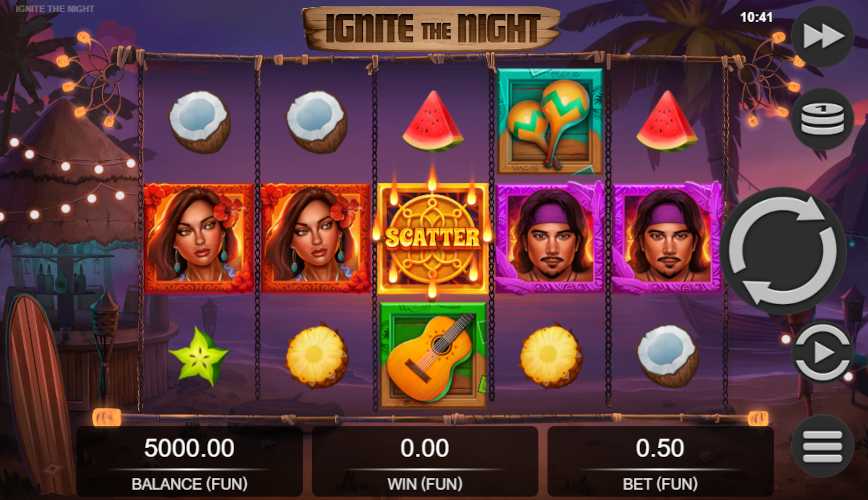
Task: Open bet settings via the coin stack icon
Action: pos(821,119)
